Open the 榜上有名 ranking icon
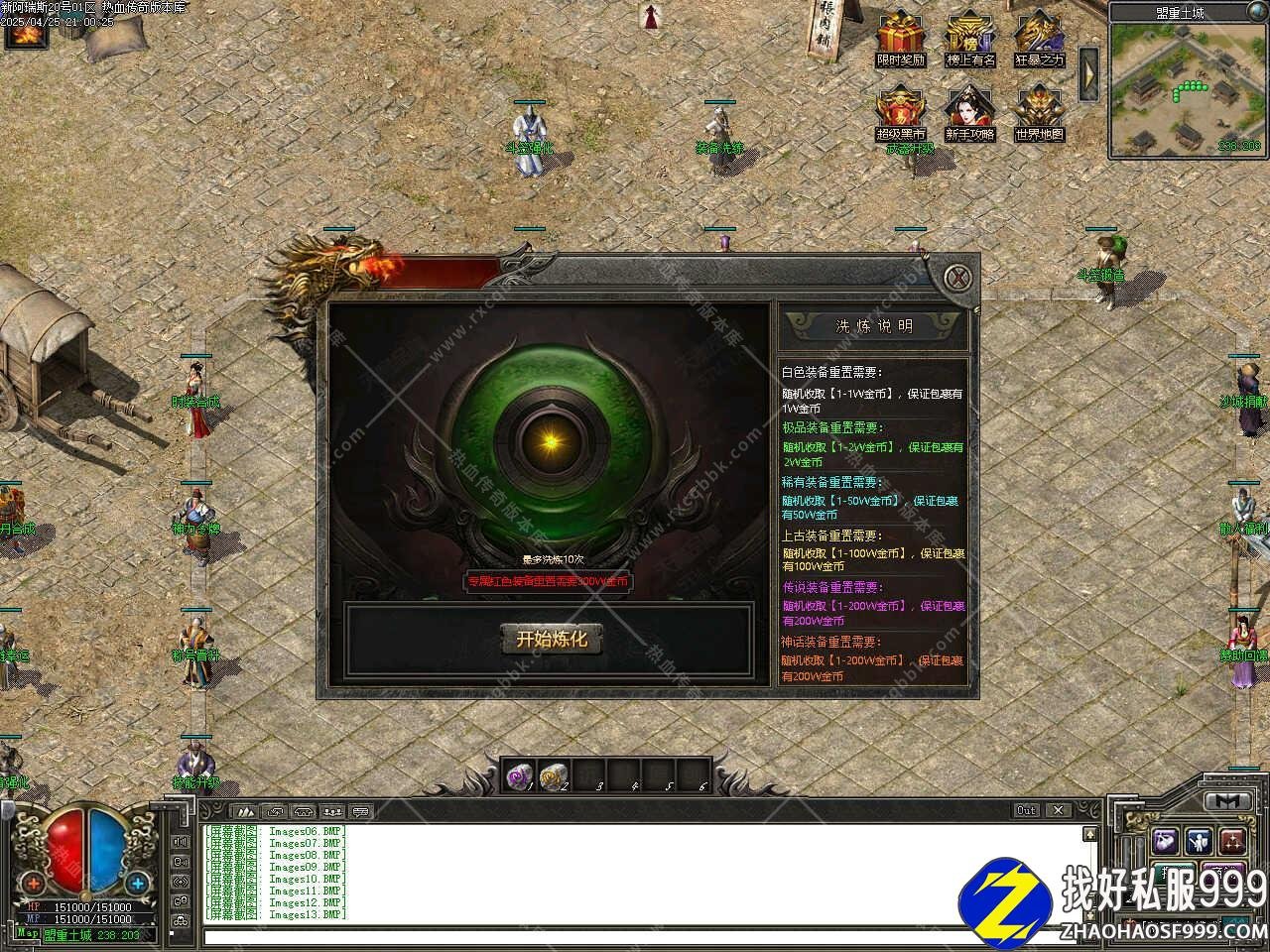 [969, 38]
